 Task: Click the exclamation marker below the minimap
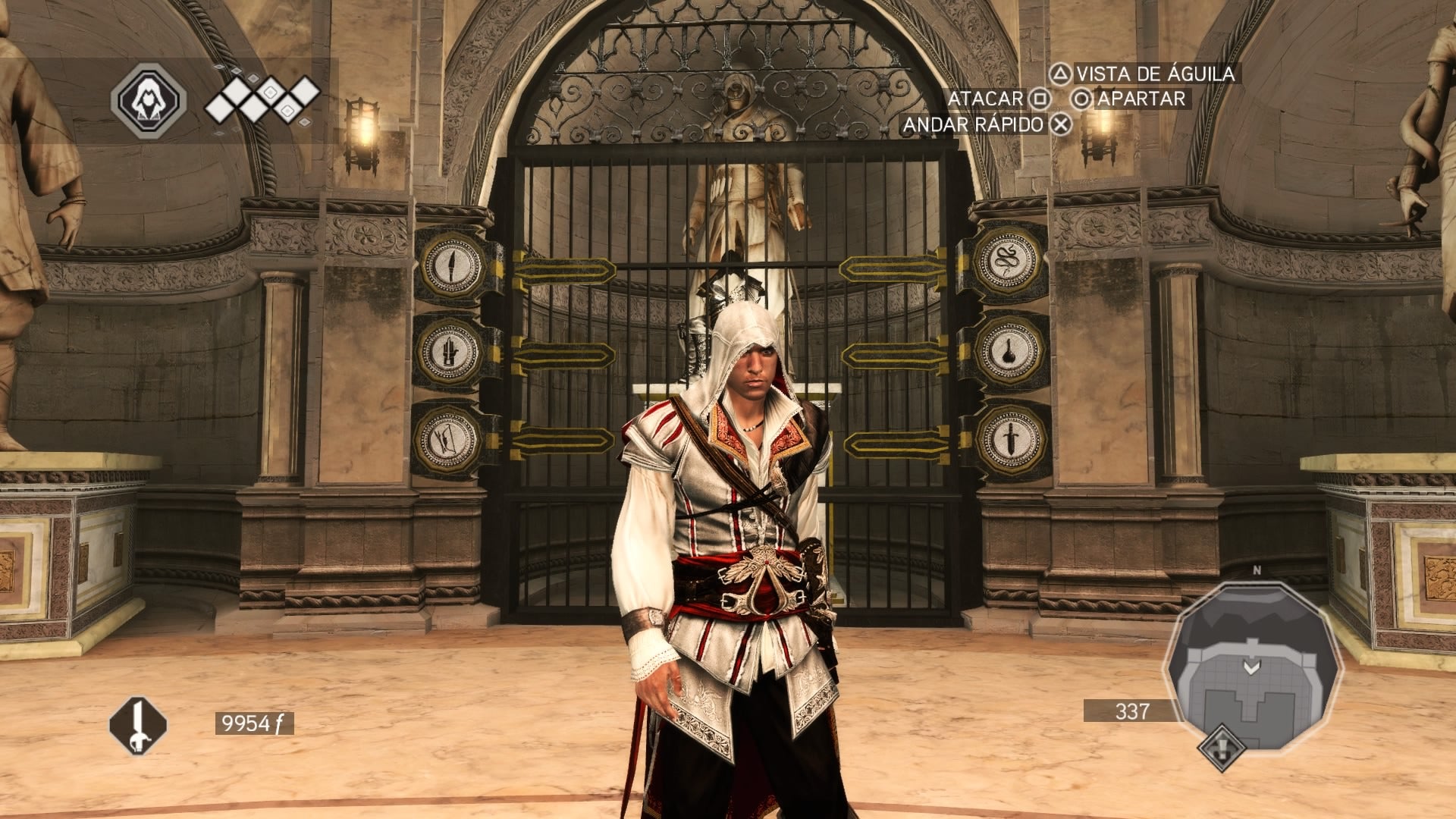click(x=1222, y=748)
